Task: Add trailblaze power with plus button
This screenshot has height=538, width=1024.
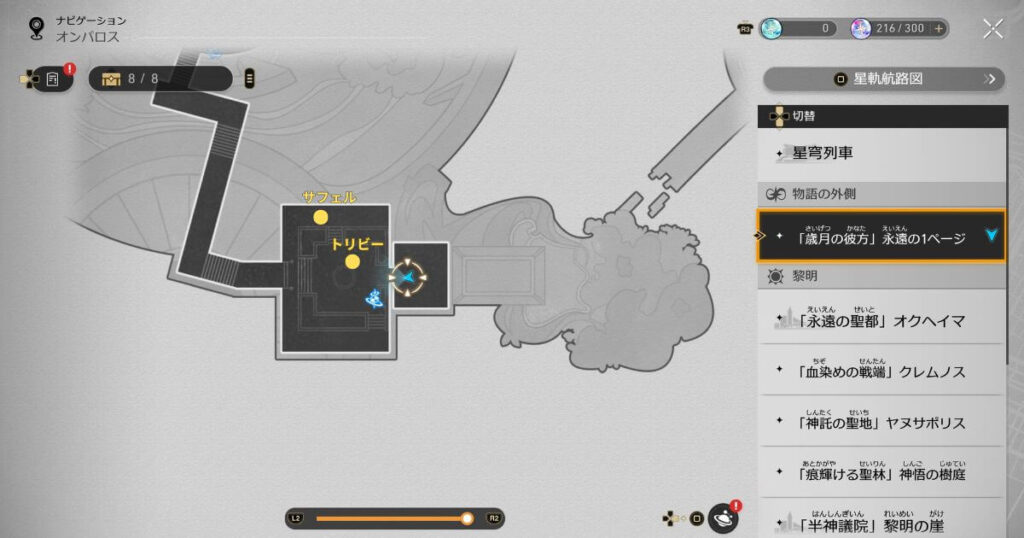Action: pos(939,29)
